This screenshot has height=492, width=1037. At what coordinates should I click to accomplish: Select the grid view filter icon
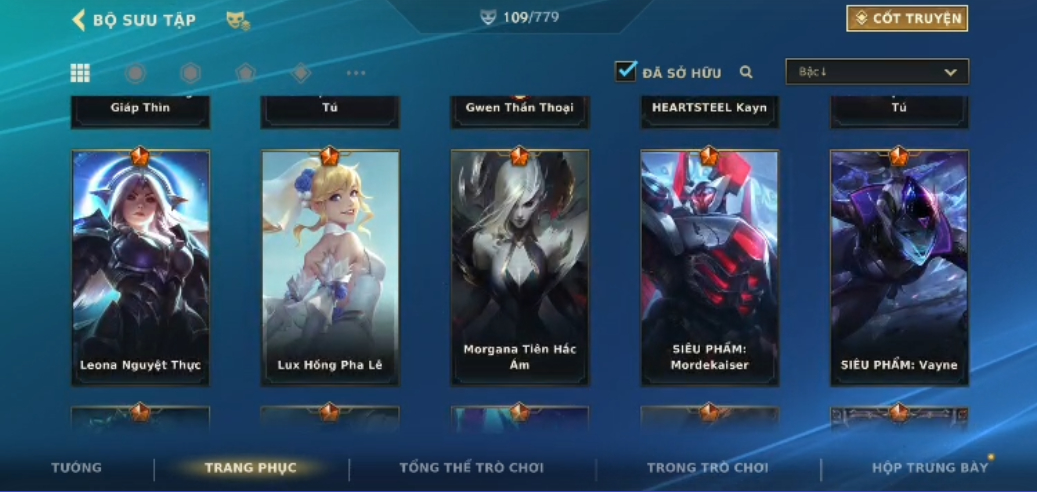(80, 73)
